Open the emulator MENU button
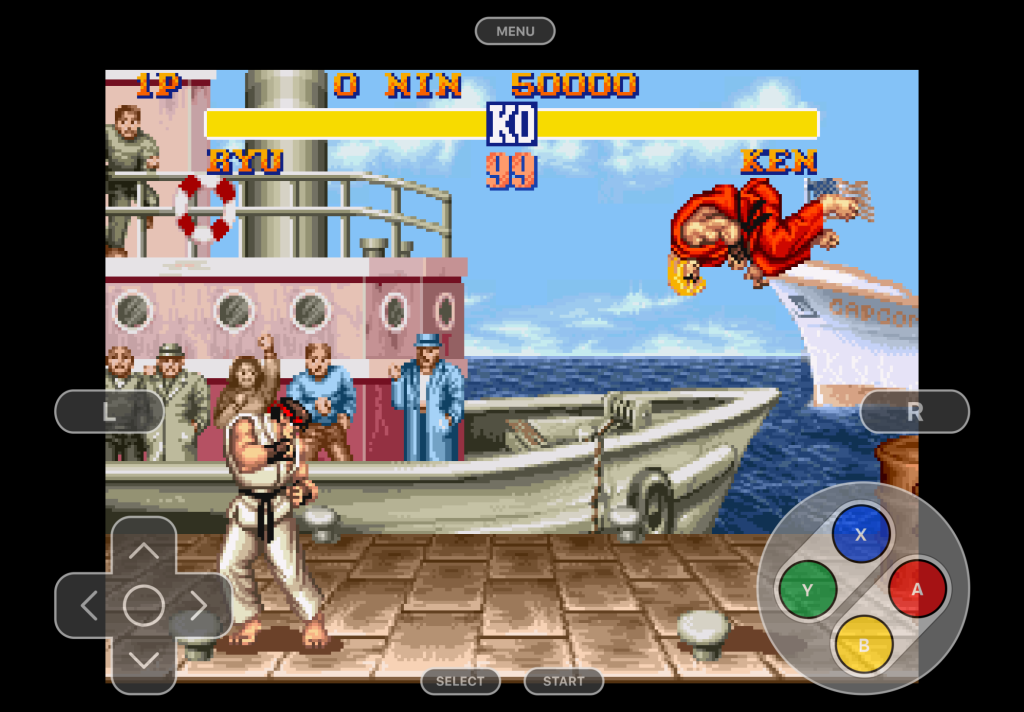Viewport: 1024px width, 712px height. tap(515, 31)
